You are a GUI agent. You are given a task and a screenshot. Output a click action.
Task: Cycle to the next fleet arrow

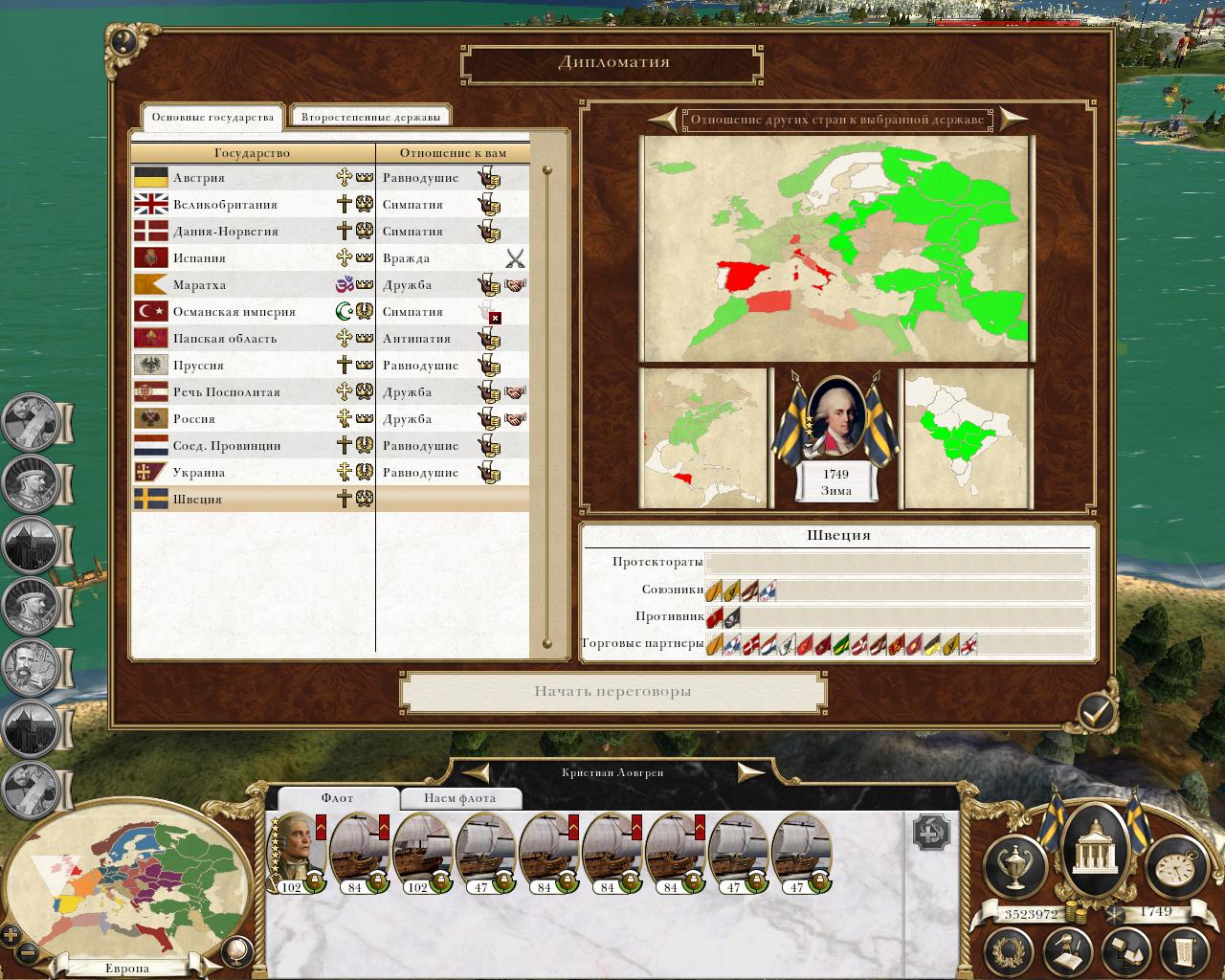751,772
